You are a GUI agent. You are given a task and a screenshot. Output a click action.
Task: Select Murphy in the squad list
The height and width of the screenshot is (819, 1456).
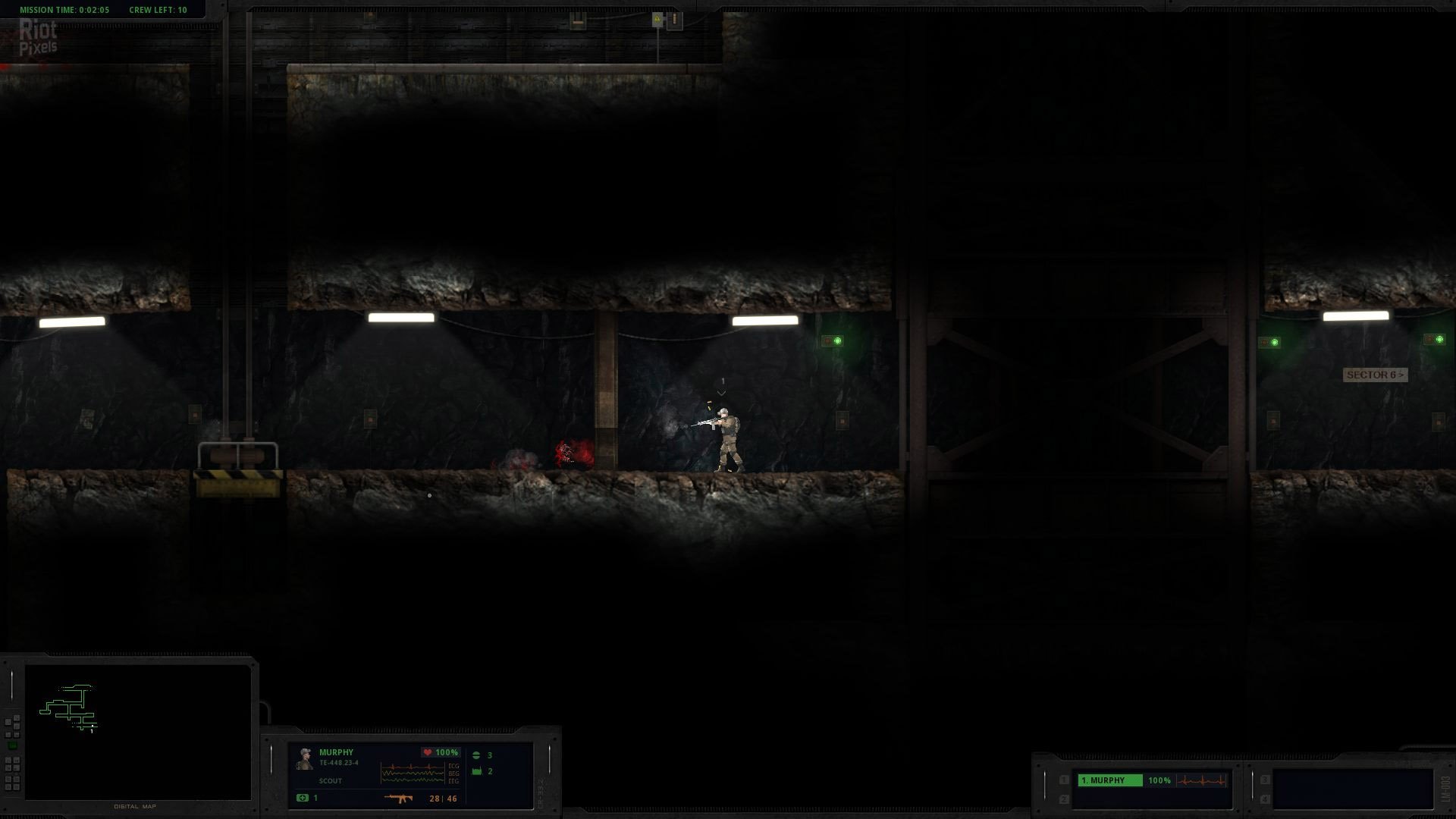1109,780
